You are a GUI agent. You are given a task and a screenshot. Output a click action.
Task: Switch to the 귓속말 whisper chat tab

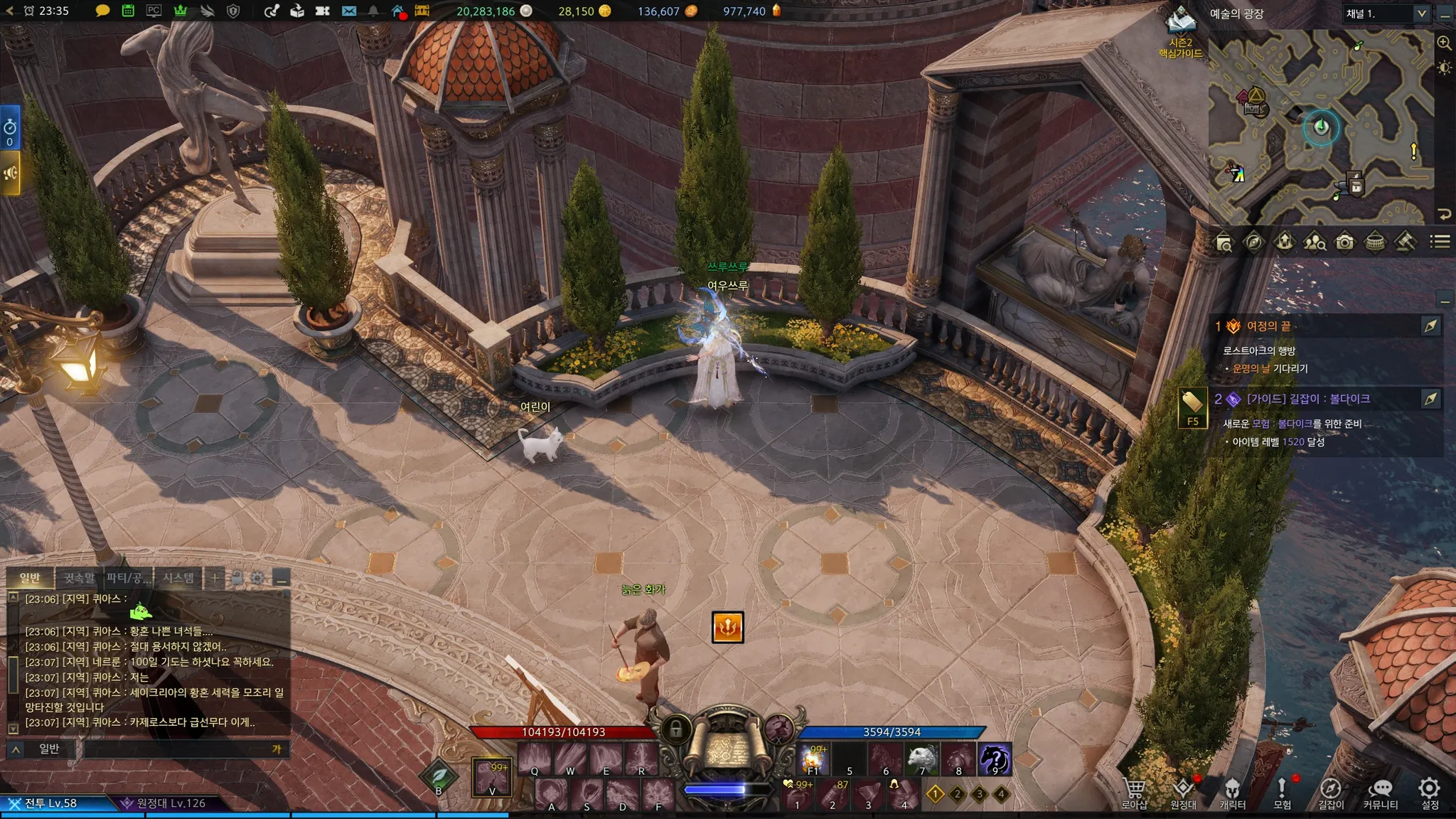[x=79, y=577]
